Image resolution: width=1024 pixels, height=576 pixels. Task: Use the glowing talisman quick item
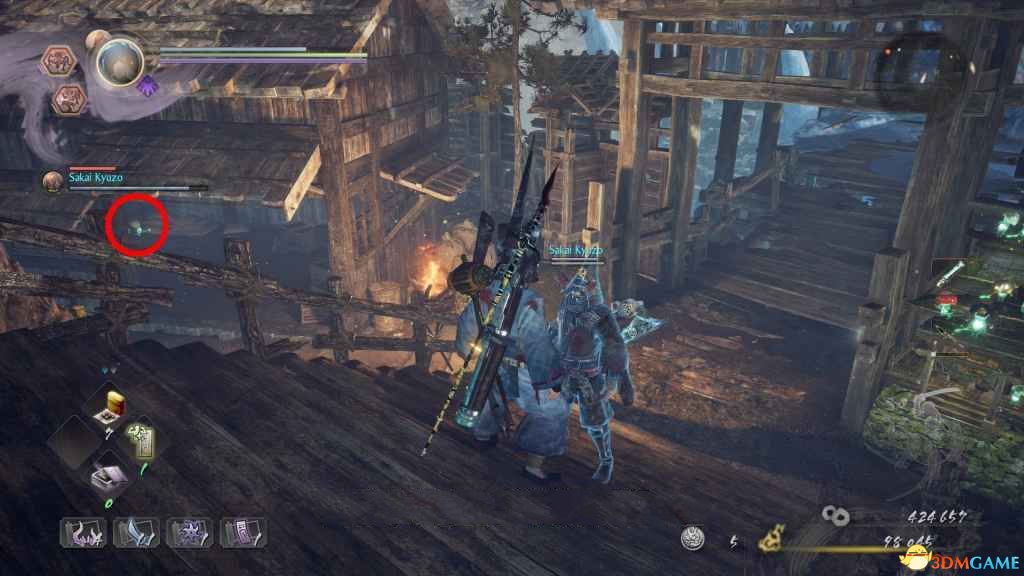[138, 440]
